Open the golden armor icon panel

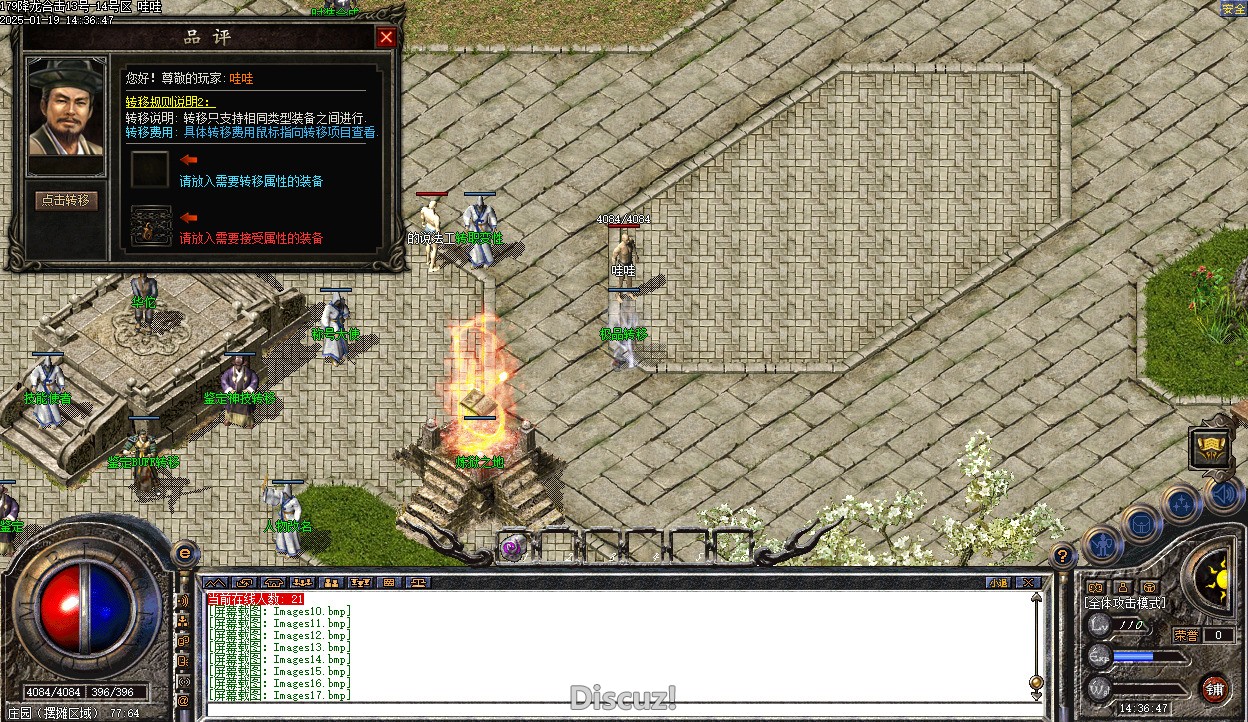pos(1210,448)
